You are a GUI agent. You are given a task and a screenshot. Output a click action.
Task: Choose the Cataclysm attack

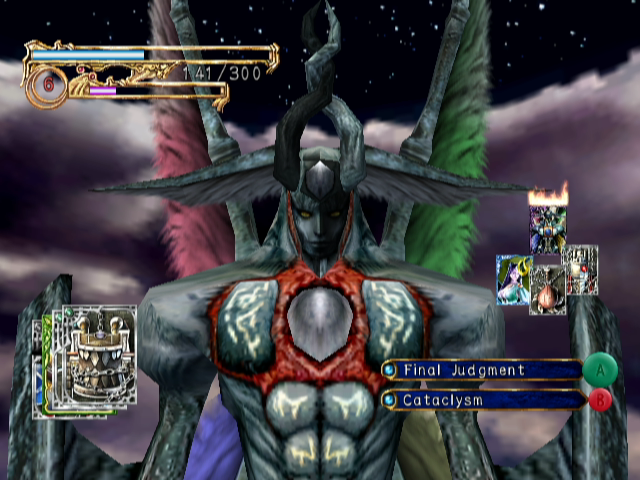[482, 400]
